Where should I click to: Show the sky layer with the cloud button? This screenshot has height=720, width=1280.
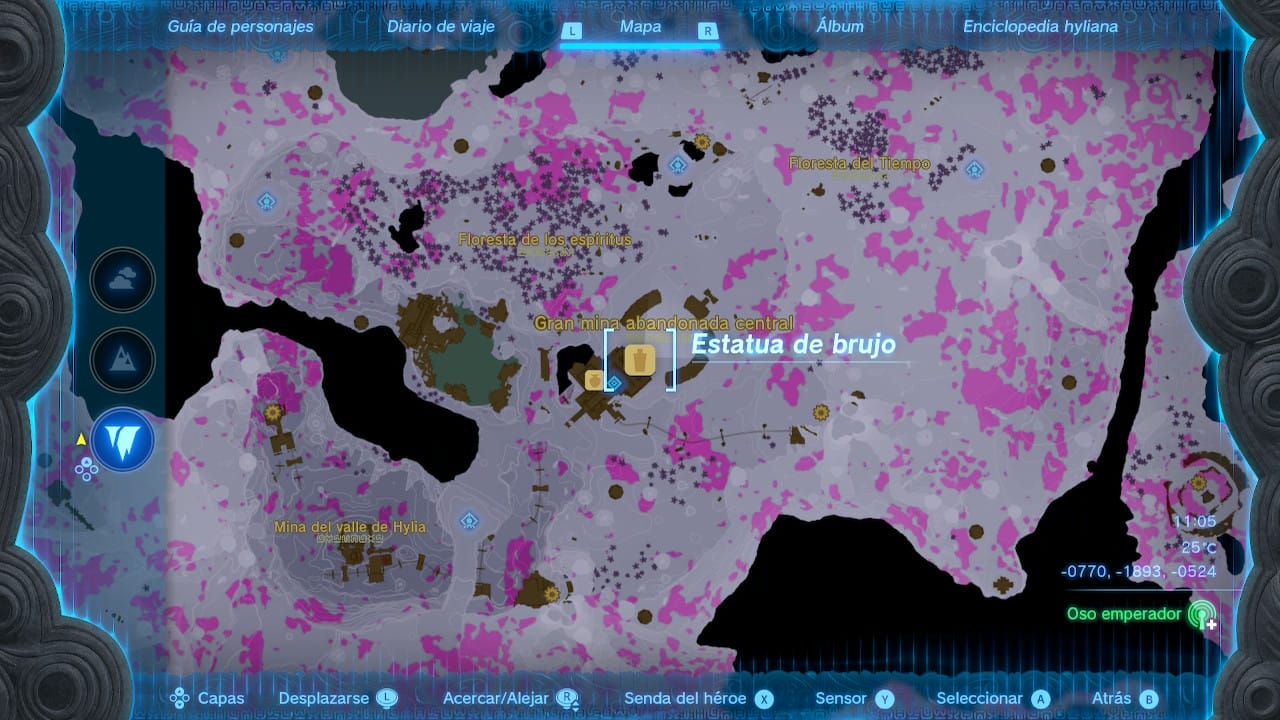pyautogui.click(x=123, y=281)
